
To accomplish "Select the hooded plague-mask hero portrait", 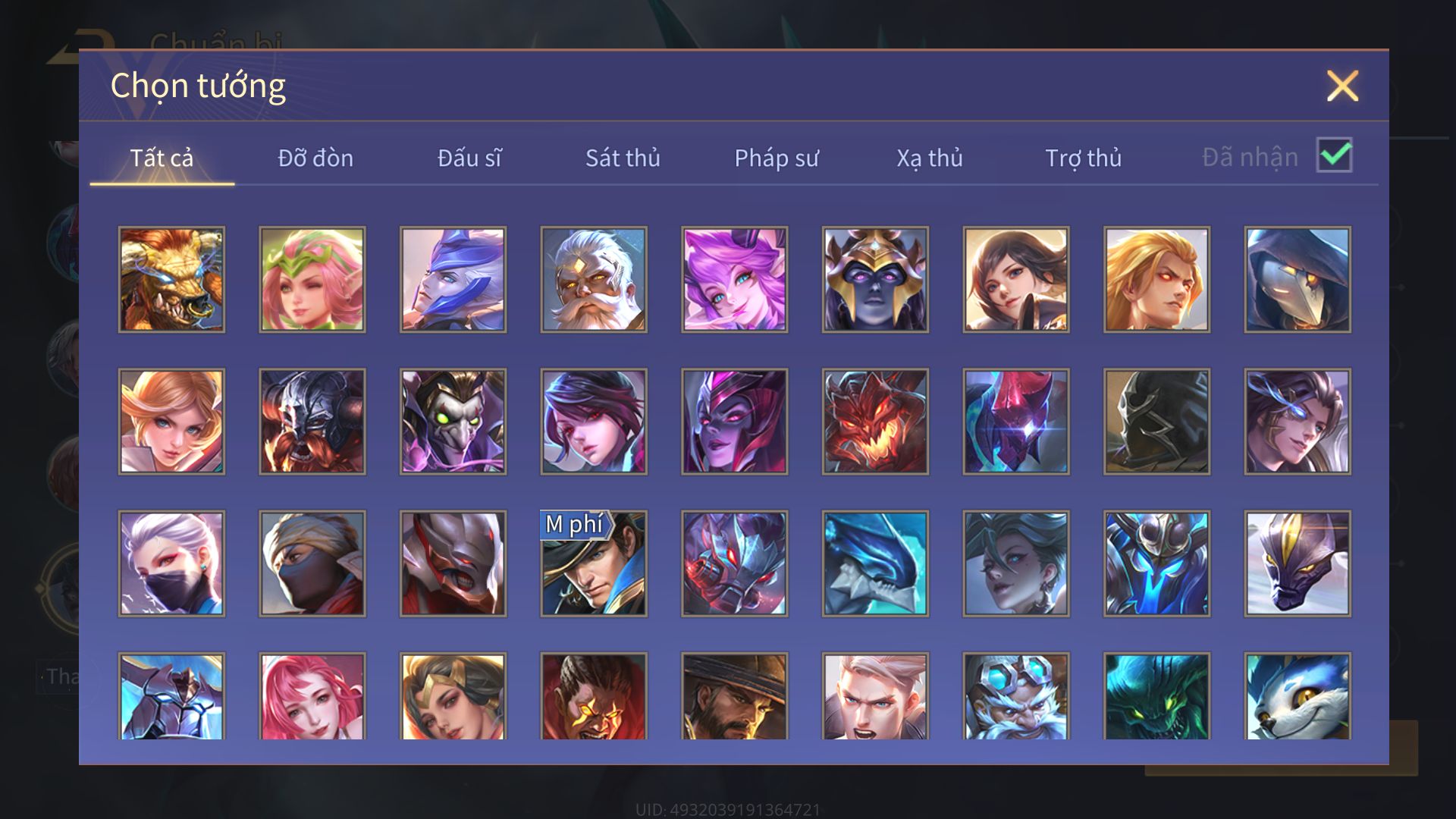I will click(1298, 280).
